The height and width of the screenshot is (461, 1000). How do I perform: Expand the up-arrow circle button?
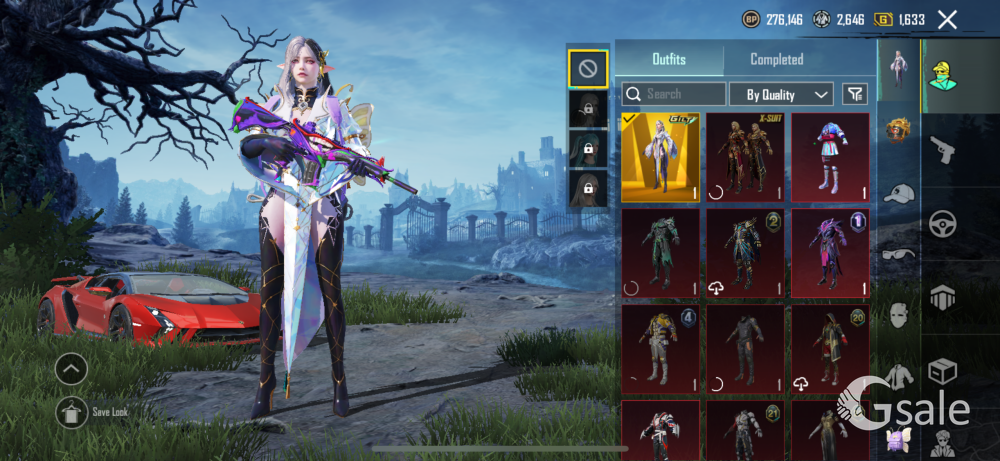tap(71, 370)
